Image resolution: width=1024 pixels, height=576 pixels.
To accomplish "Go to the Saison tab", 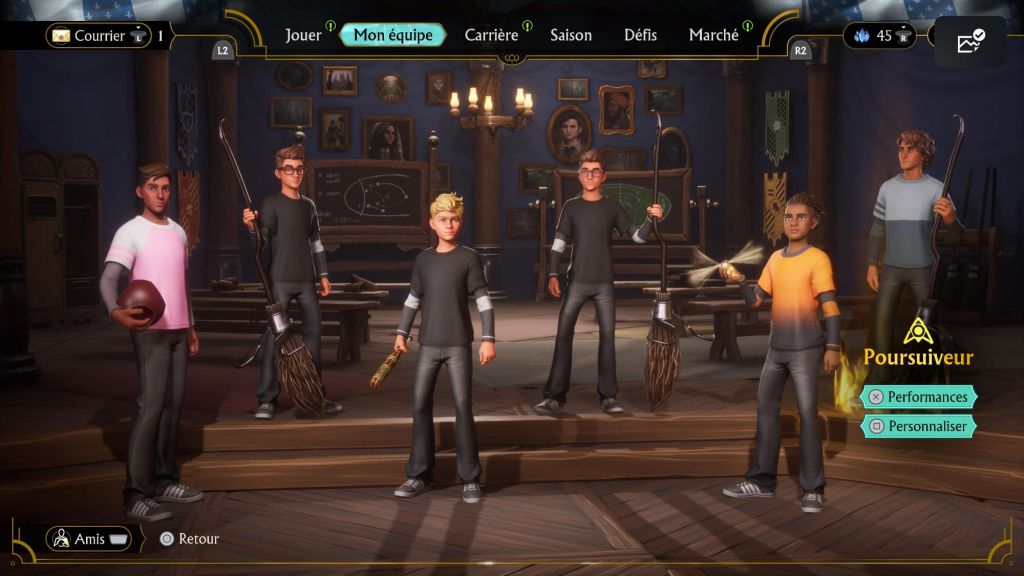I will (x=571, y=35).
